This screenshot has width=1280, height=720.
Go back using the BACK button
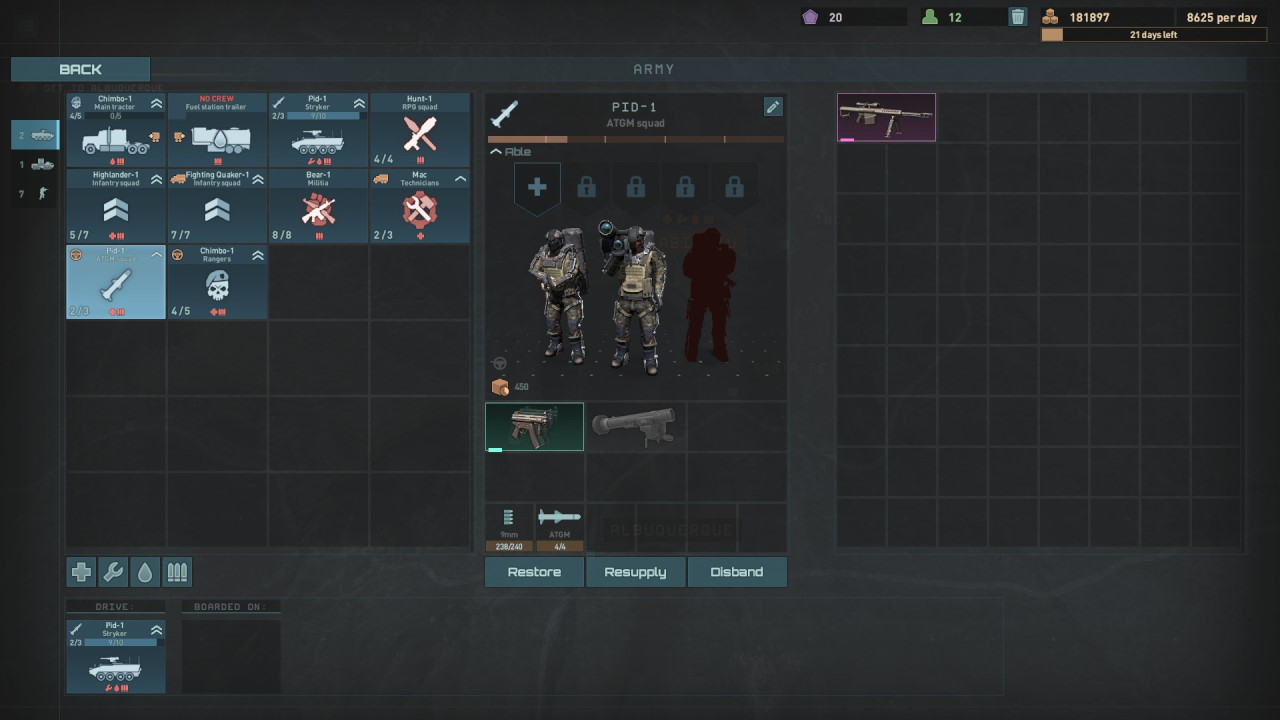[x=80, y=69]
